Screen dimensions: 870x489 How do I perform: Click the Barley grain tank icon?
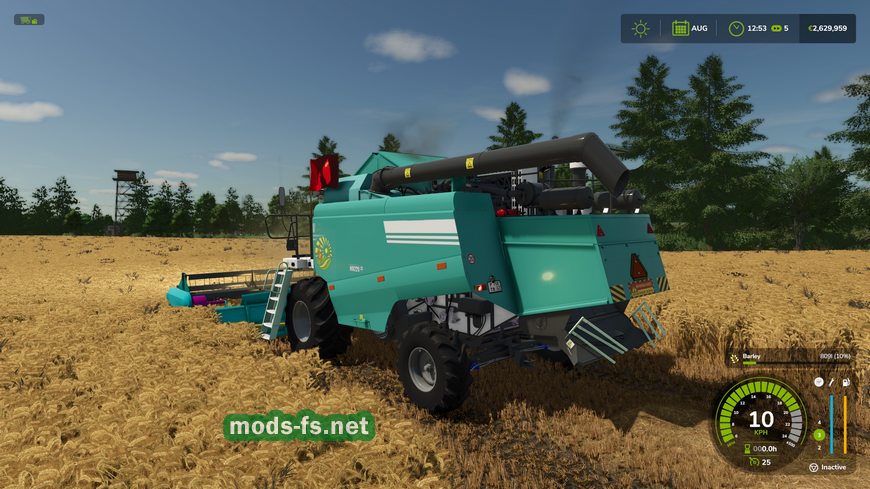[733, 357]
